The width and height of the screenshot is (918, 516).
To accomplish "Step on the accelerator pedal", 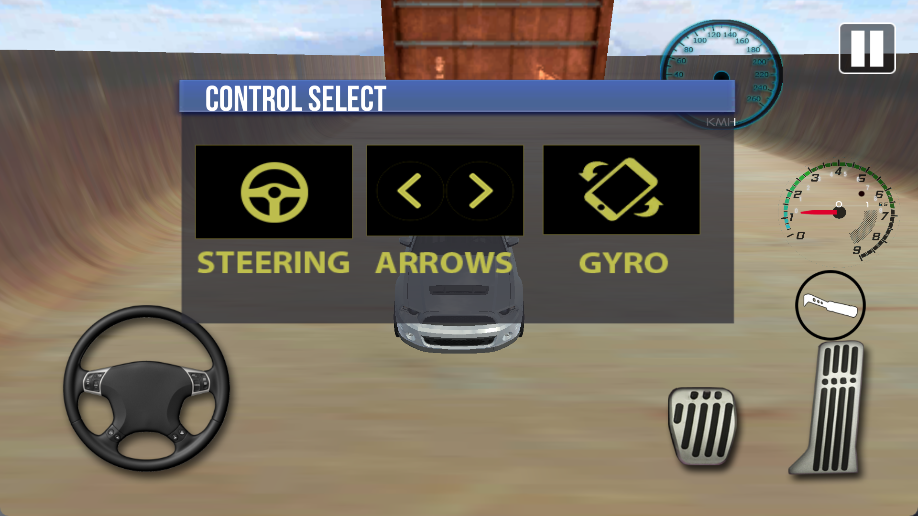I will [832, 408].
